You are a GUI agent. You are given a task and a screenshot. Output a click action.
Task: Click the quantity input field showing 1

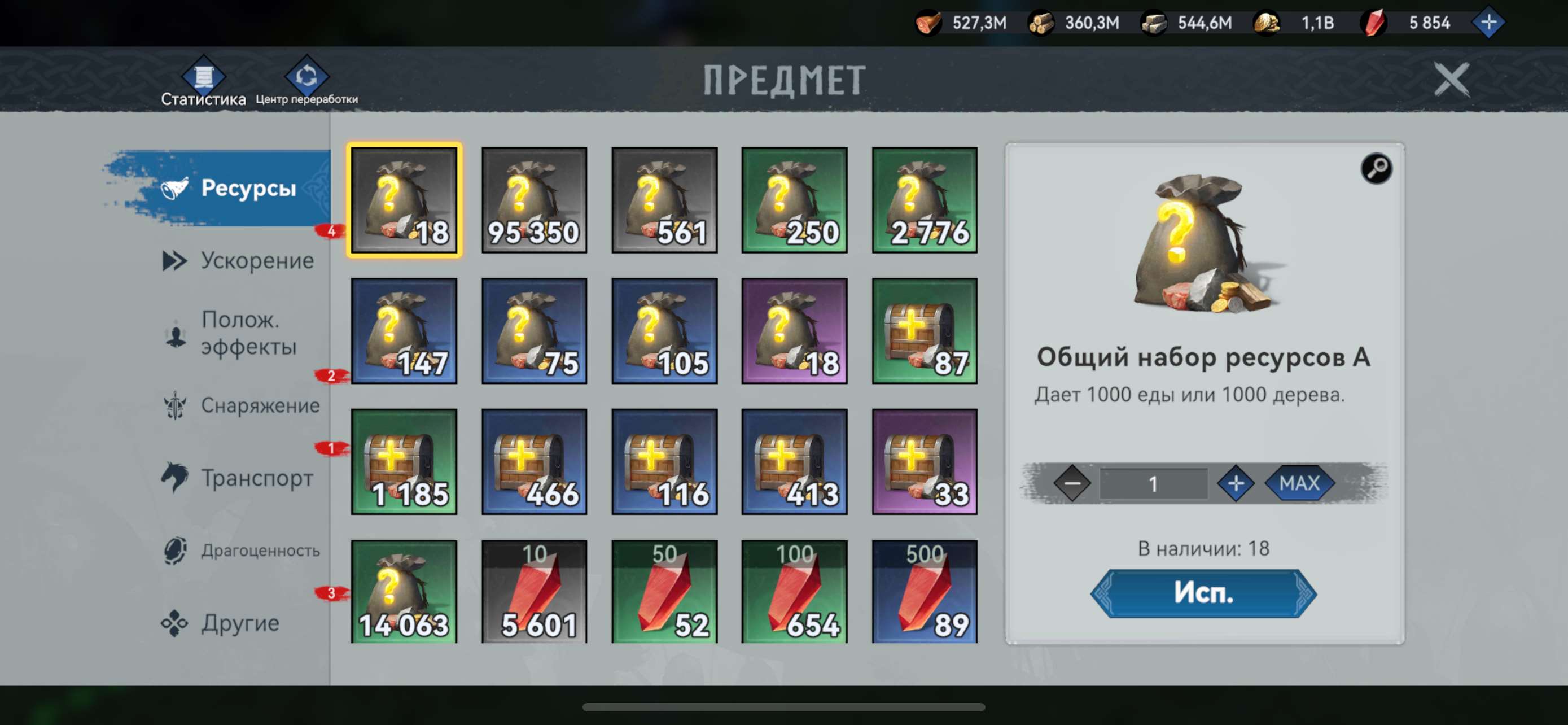tap(1155, 483)
